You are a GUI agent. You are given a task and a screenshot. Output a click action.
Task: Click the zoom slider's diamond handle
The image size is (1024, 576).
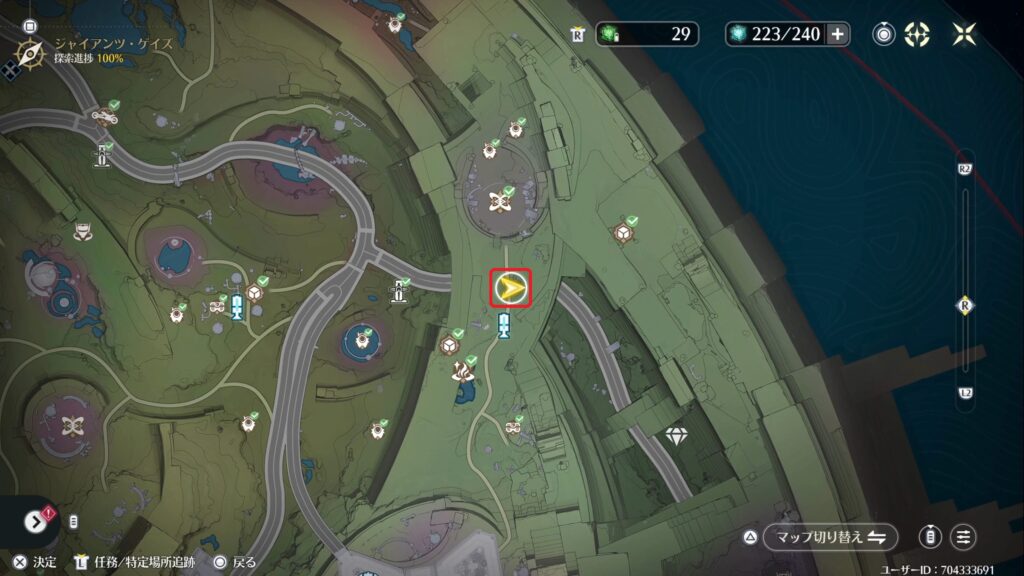pyautogui.click(x=965, y=306)
